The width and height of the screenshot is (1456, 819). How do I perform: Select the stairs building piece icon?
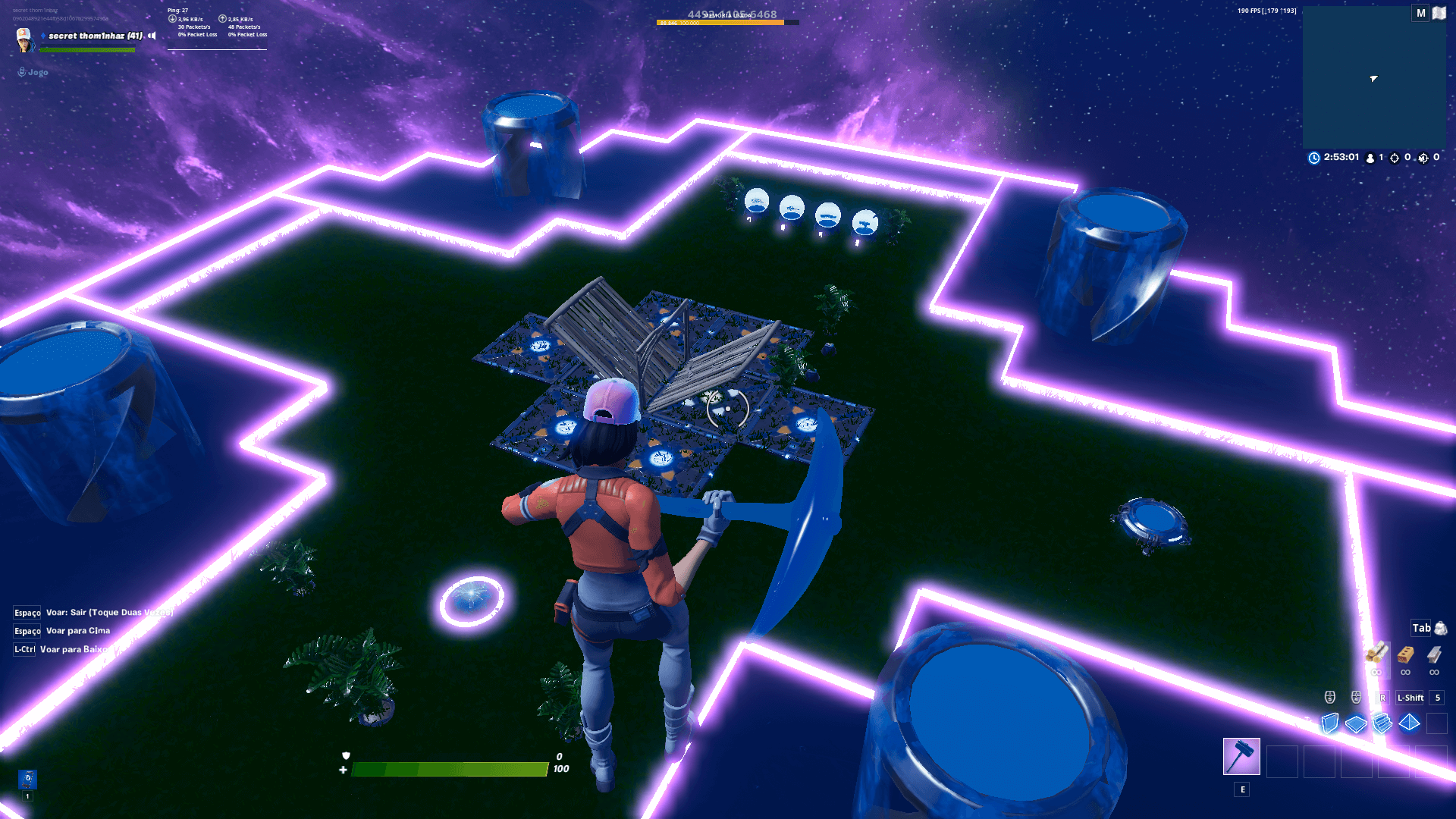point(1382,723)
